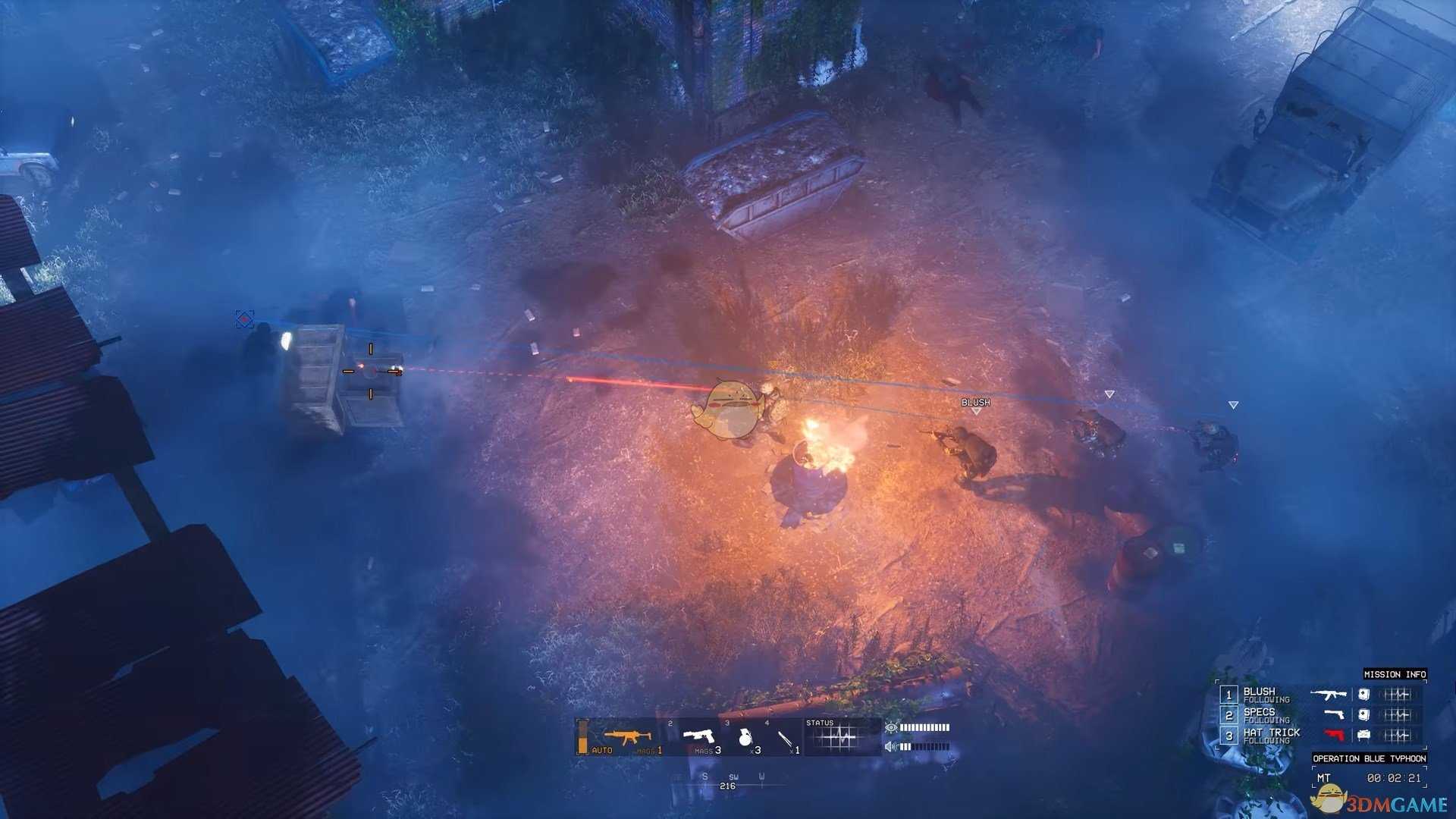Open the Status heartbeat panel

[x=841, y=736]
